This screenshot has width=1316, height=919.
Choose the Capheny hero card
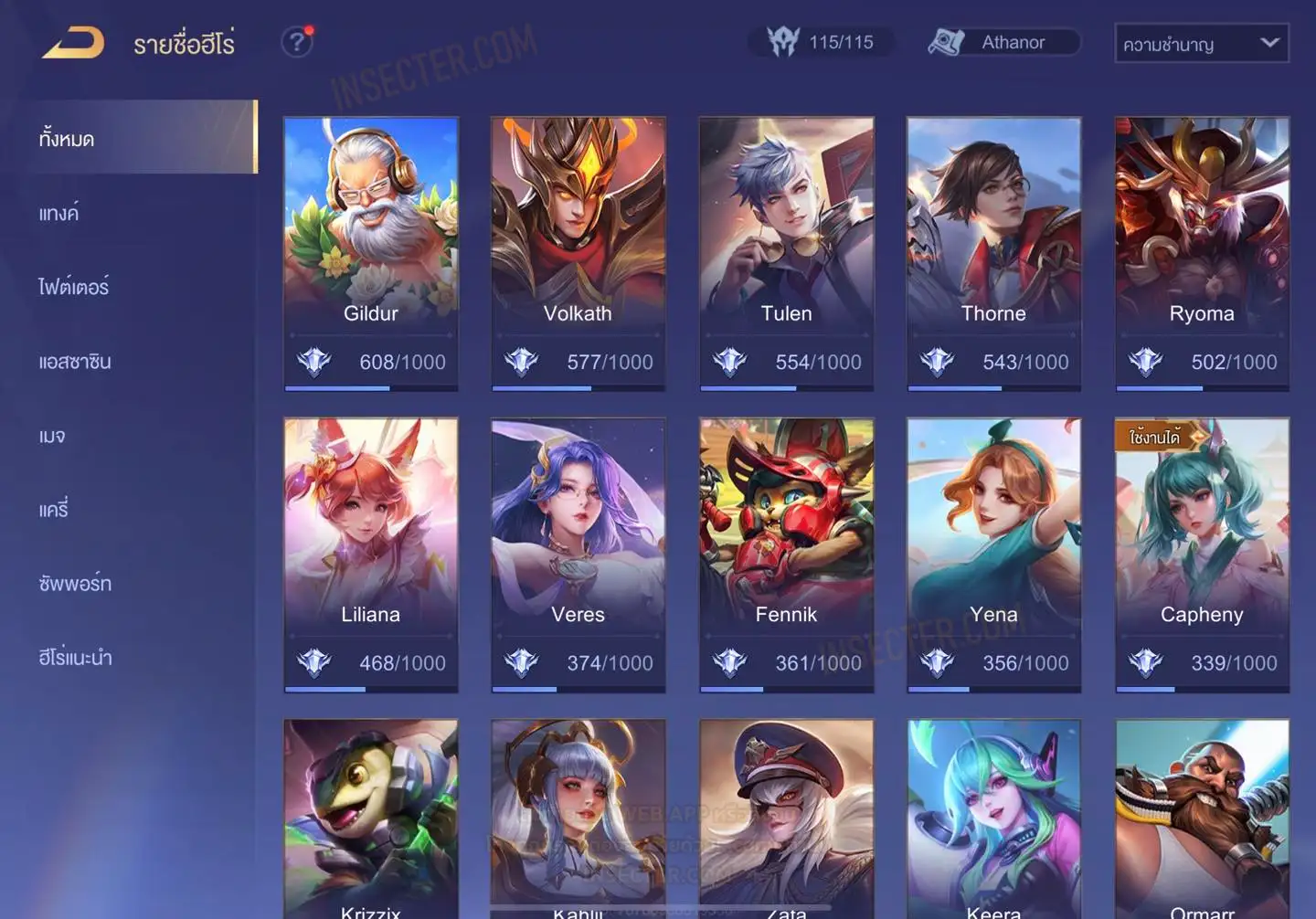coord(1202,555)
